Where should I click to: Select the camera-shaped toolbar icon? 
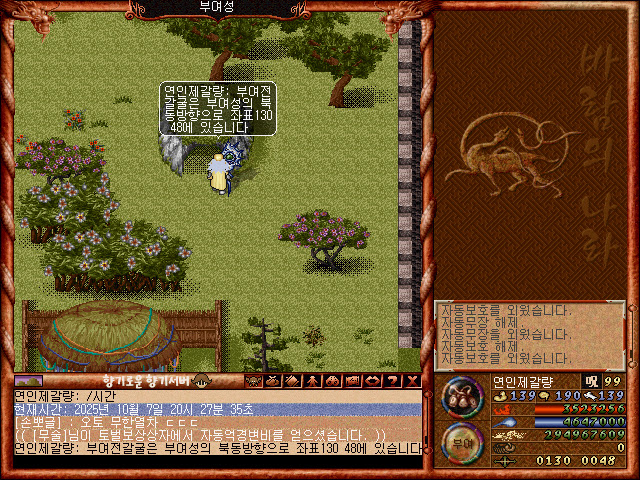[350, 380]
